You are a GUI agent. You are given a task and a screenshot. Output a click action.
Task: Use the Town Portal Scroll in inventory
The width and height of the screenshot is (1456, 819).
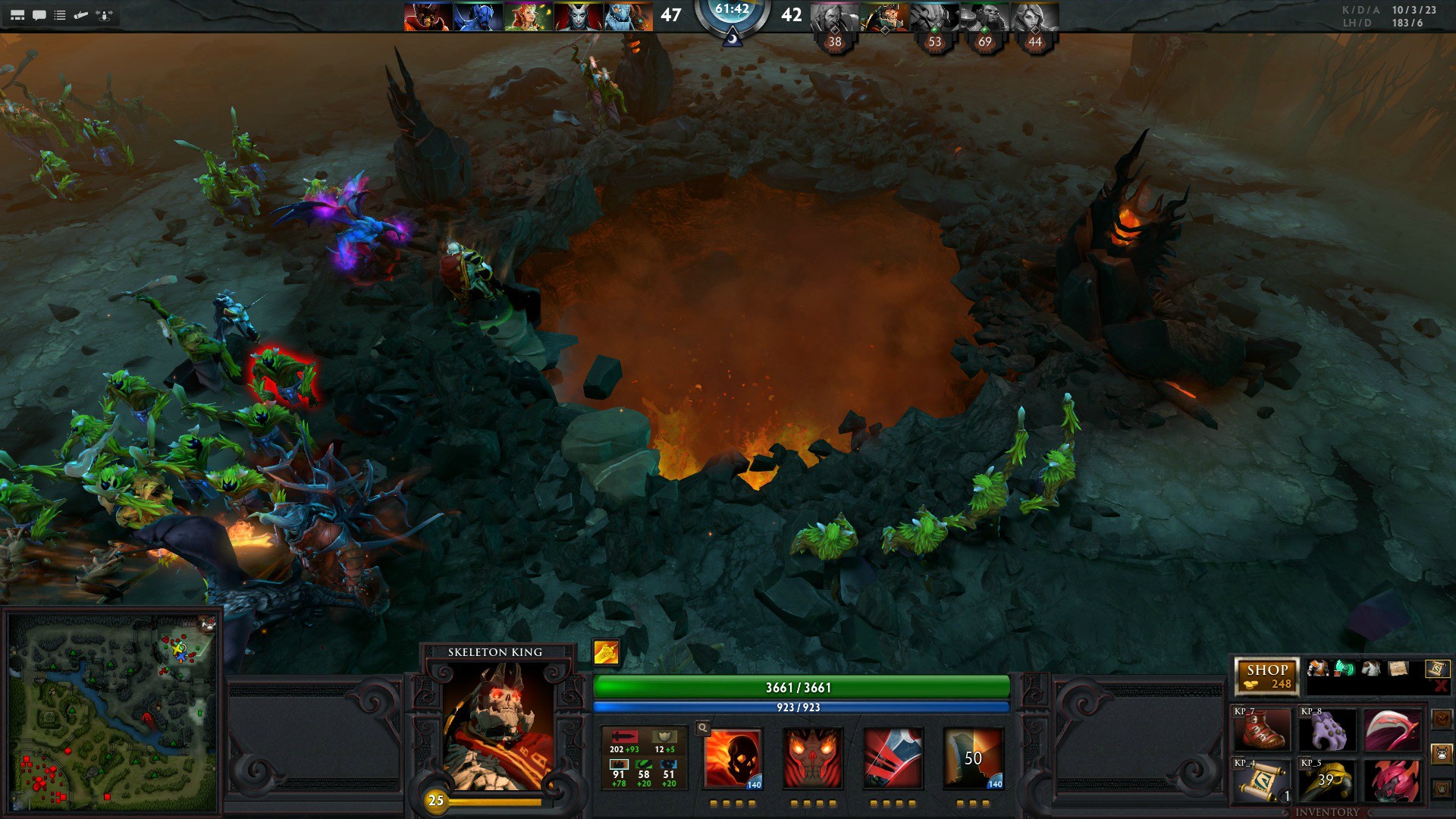[x=1262, y=780]
